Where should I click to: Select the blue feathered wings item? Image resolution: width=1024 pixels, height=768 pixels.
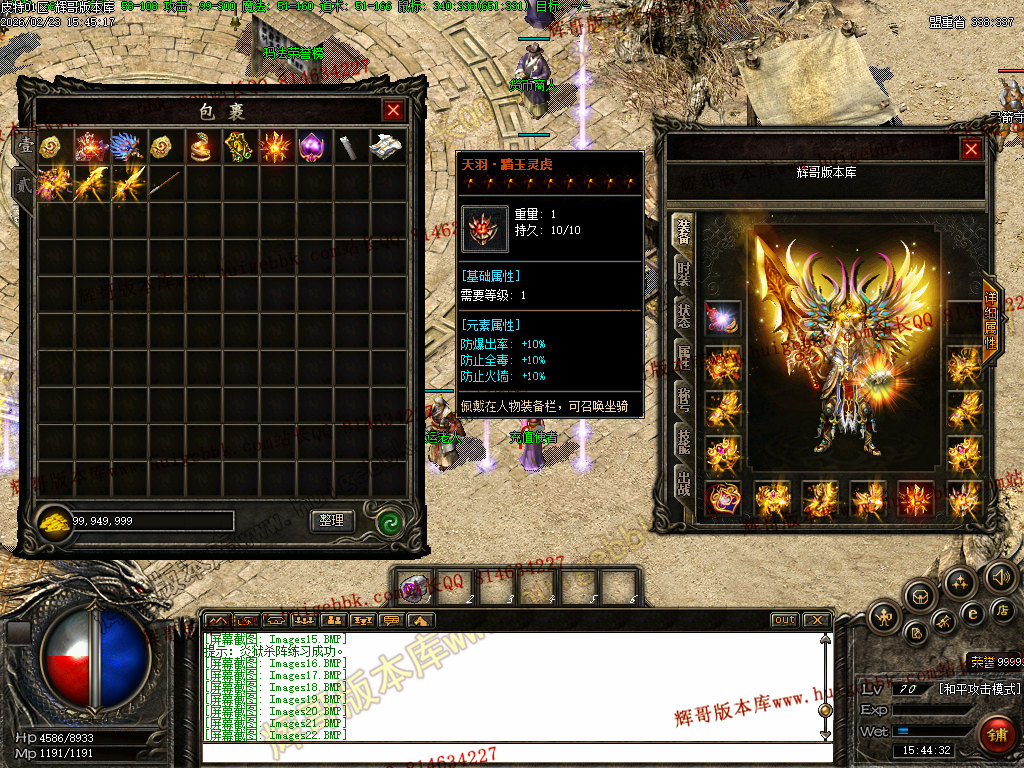tap(128, 147)
